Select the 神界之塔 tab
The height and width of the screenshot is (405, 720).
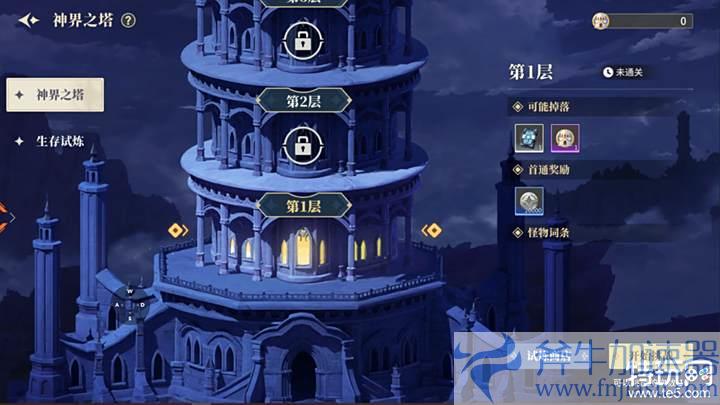click(54, 95)
